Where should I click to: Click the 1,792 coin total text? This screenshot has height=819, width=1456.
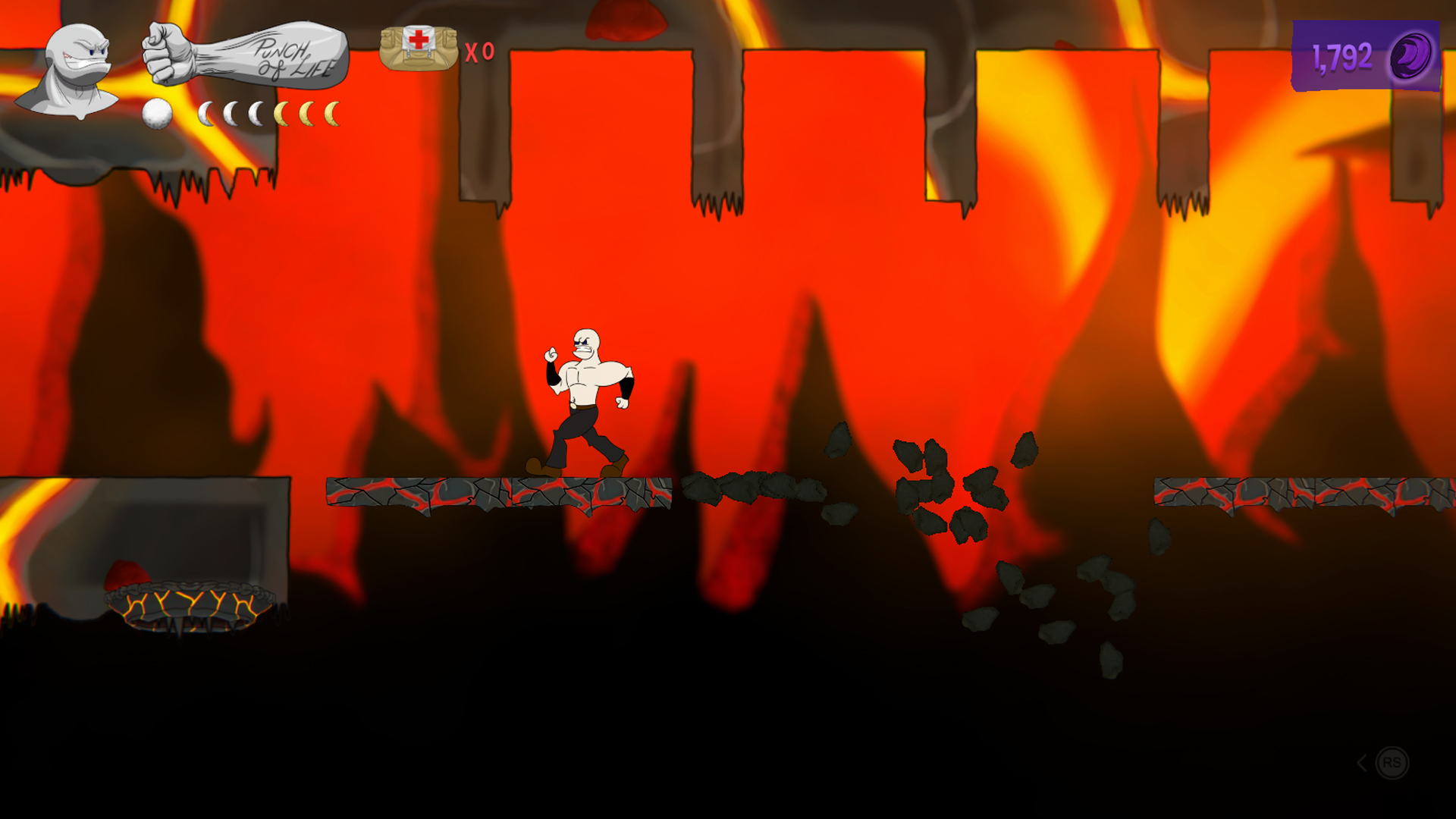tap(1342, 55)
